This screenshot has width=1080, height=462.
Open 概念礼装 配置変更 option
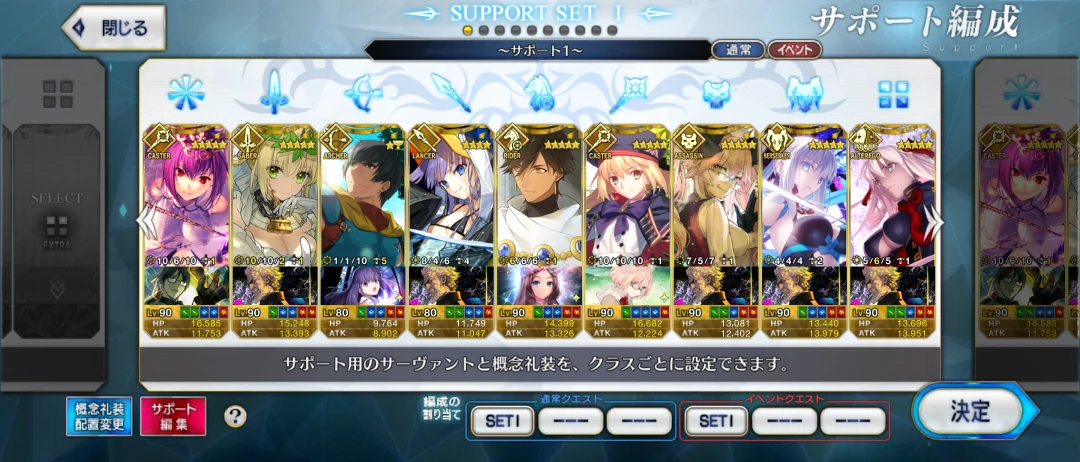[x=98, y=416]
